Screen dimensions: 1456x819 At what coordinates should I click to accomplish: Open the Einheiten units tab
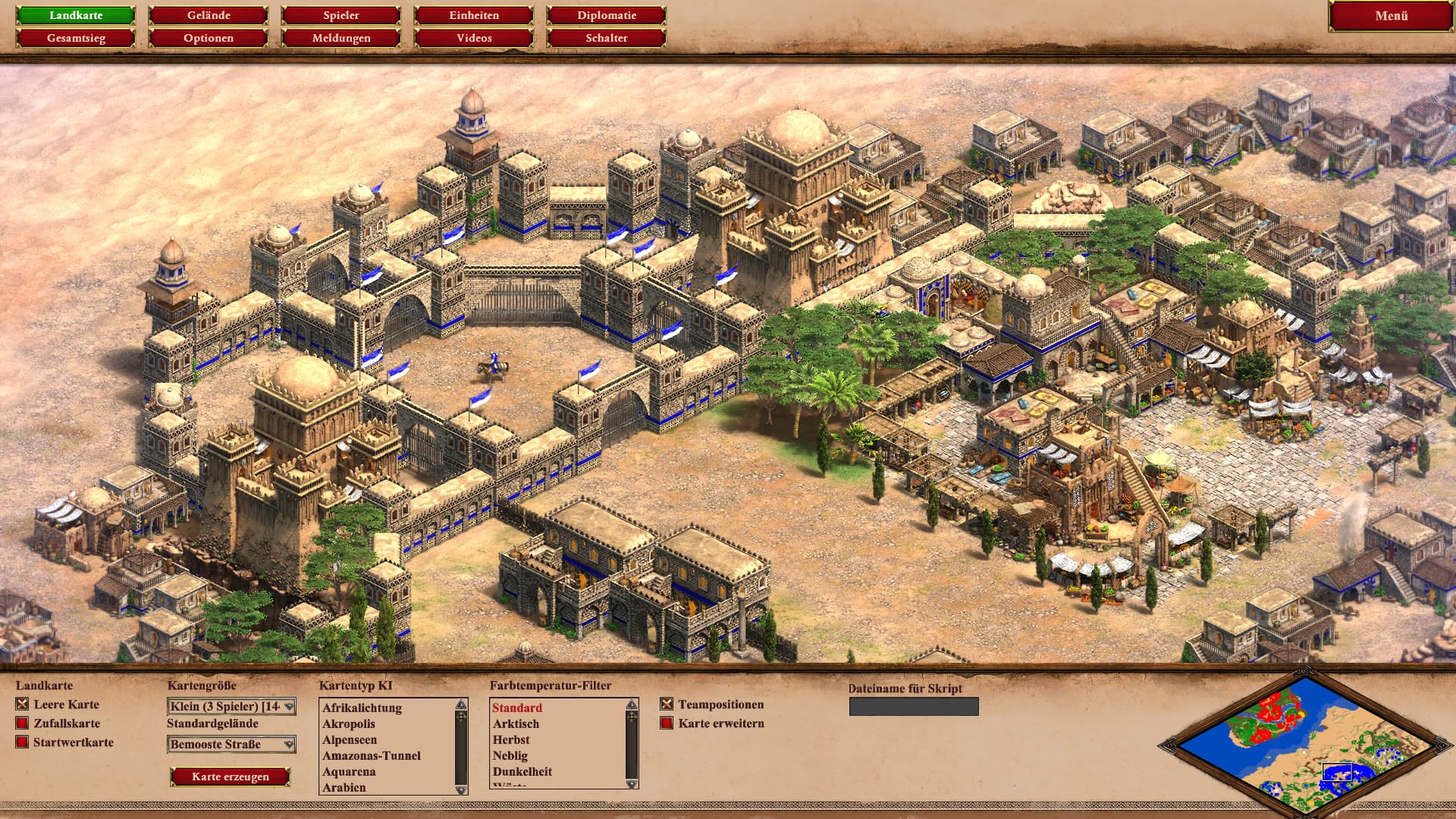pos(474,15)
